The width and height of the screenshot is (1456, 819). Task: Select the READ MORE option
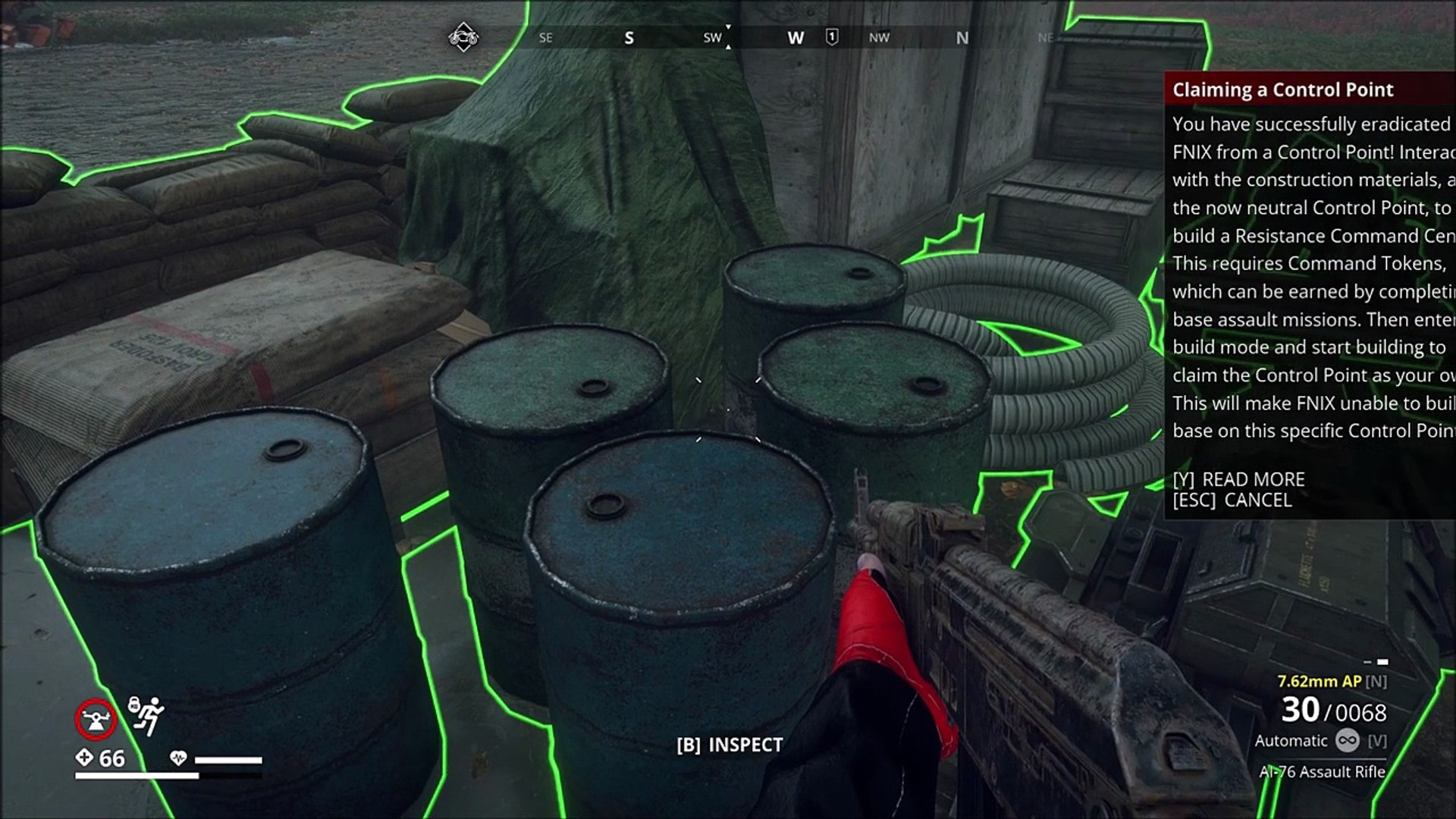pyautogui.click(x=1238, y=479)
